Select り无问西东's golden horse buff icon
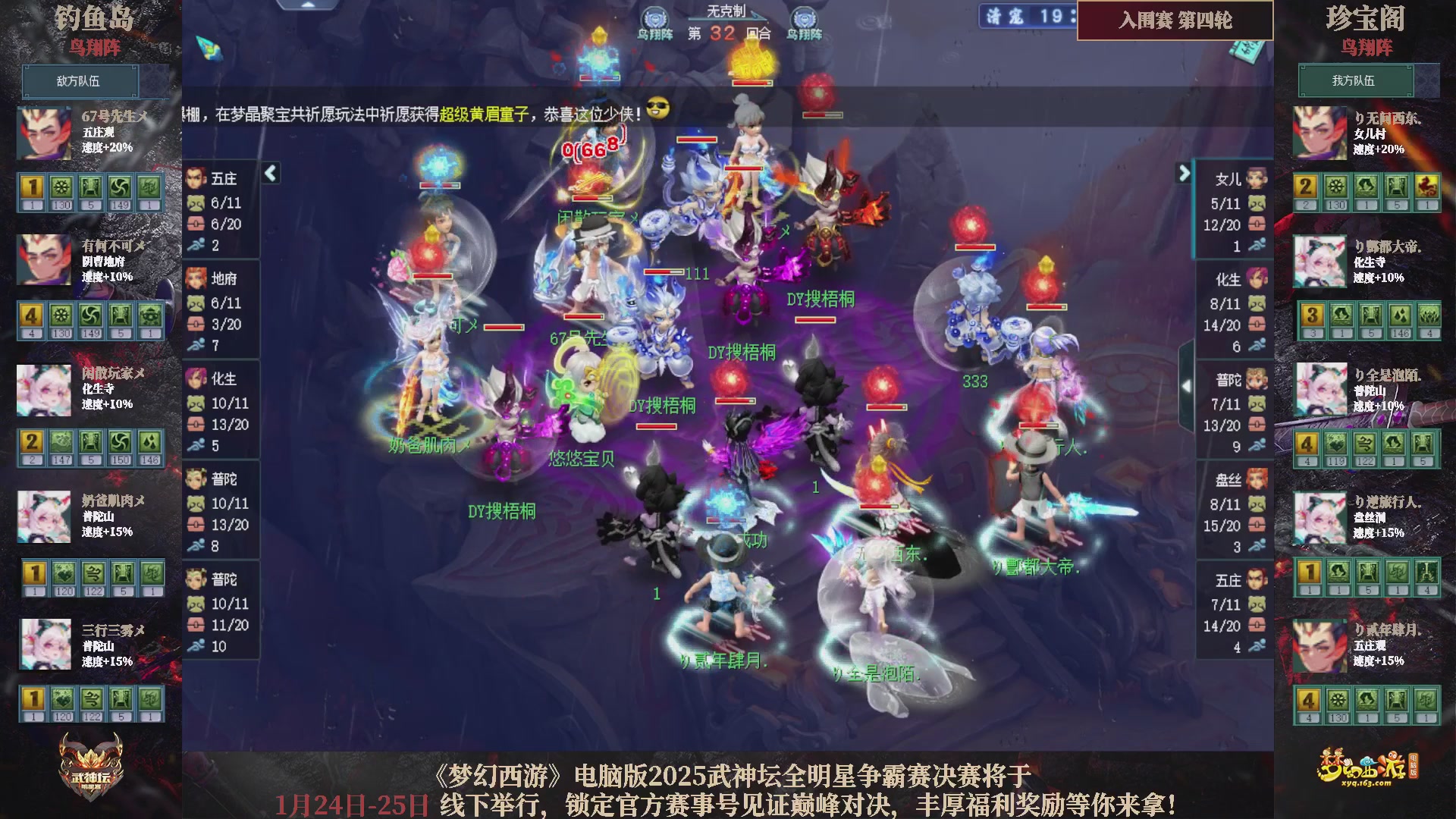 pyautogui.click(x=1429, y=186)
